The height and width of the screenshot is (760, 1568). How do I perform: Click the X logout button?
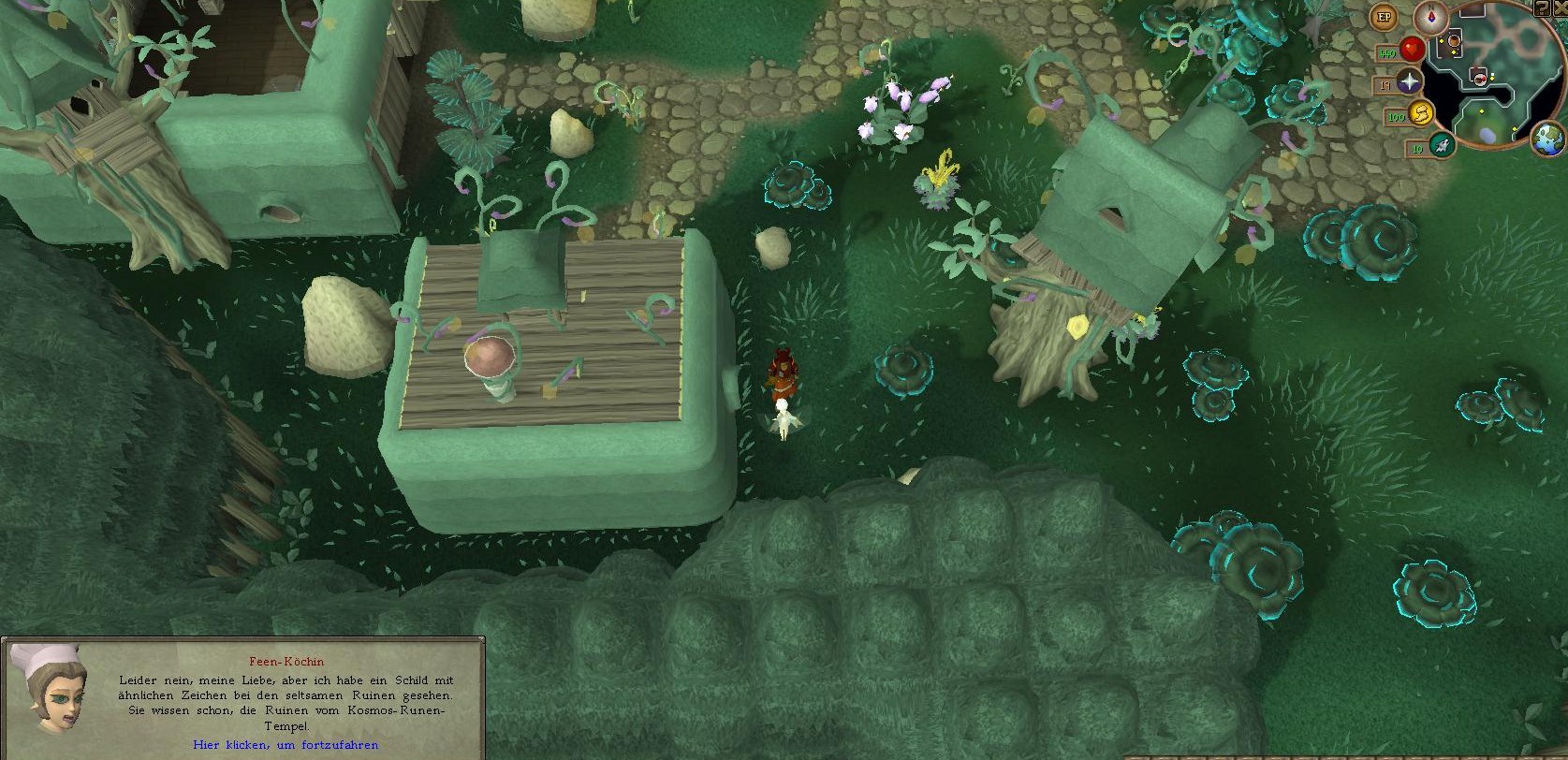click(x=1560, y=7)
